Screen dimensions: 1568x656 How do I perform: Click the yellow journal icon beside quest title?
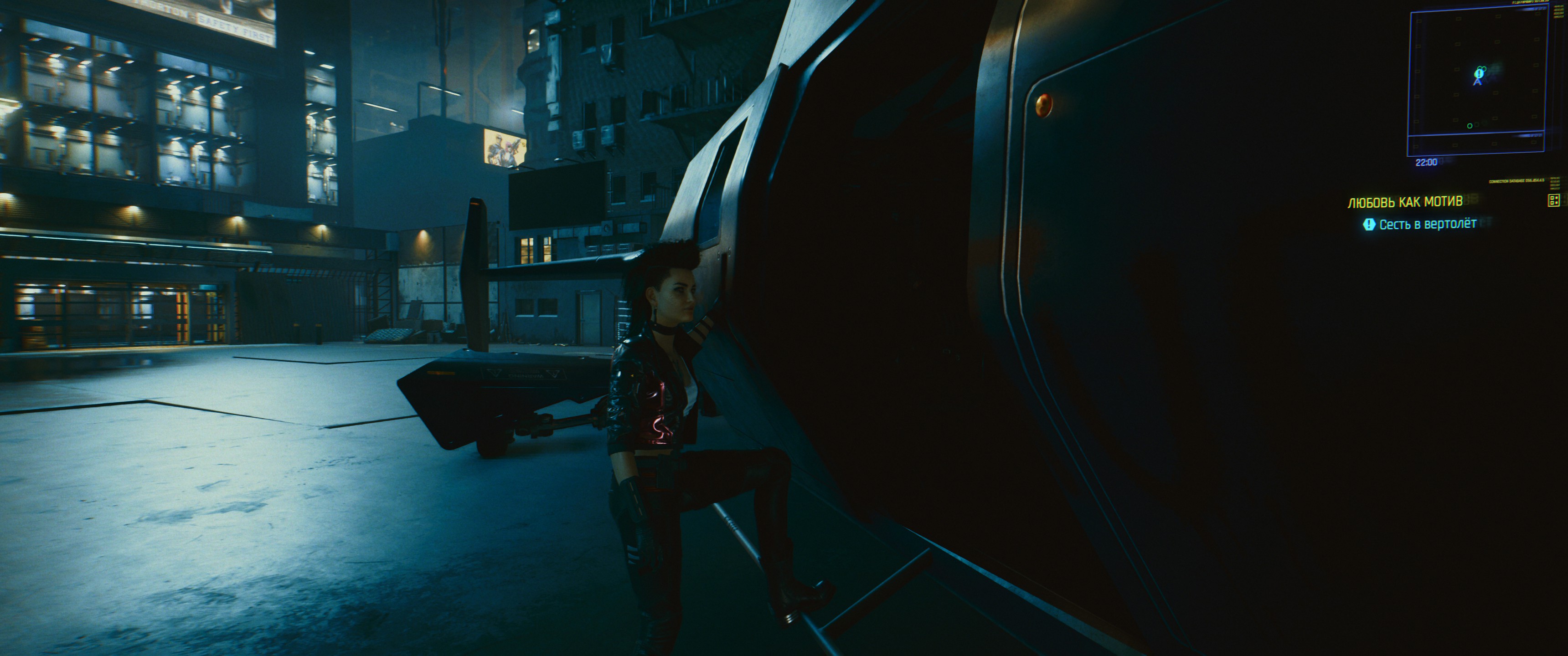click(x=1553, y=200)
